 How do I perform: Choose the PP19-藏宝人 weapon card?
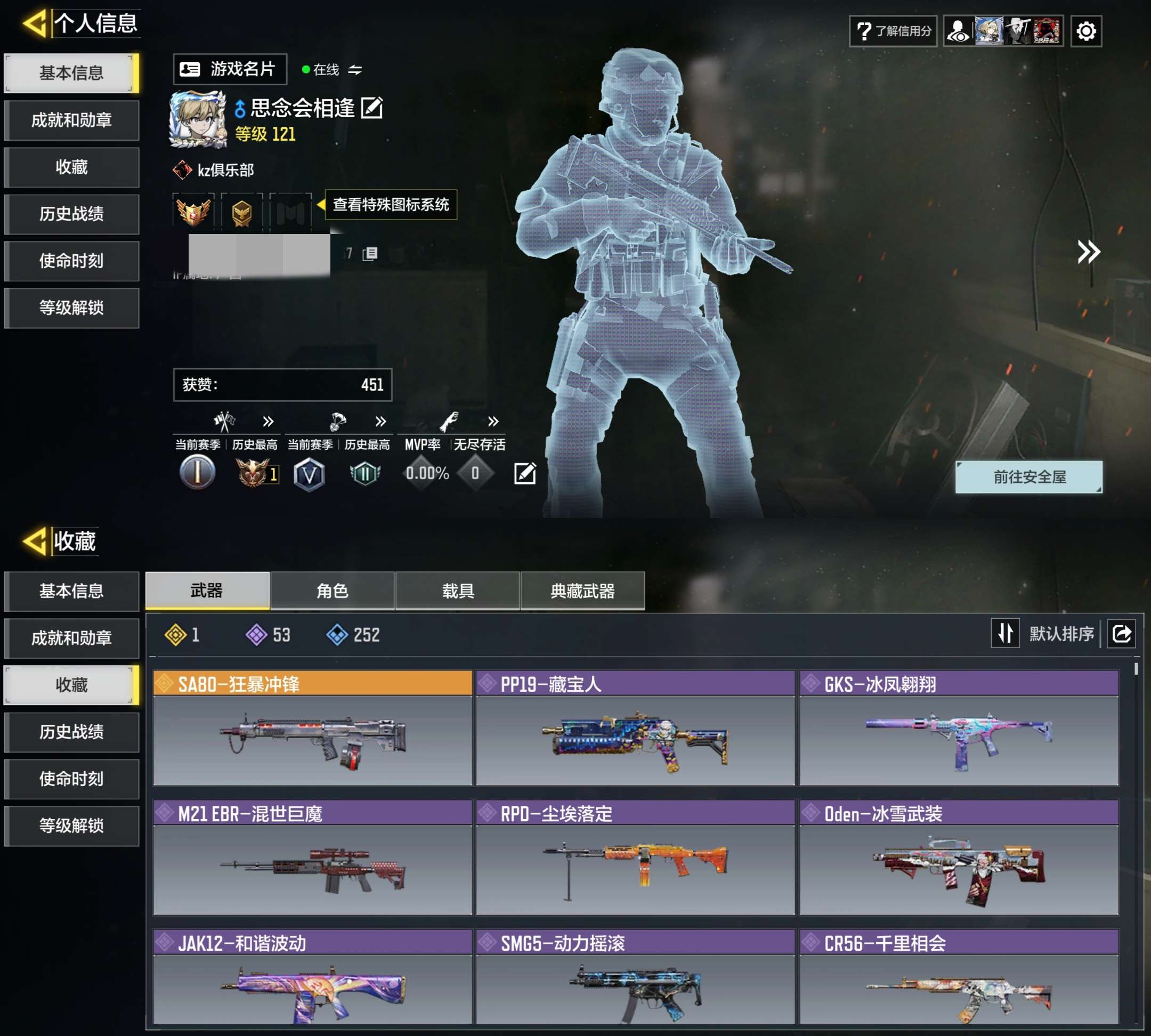[635, 729]
